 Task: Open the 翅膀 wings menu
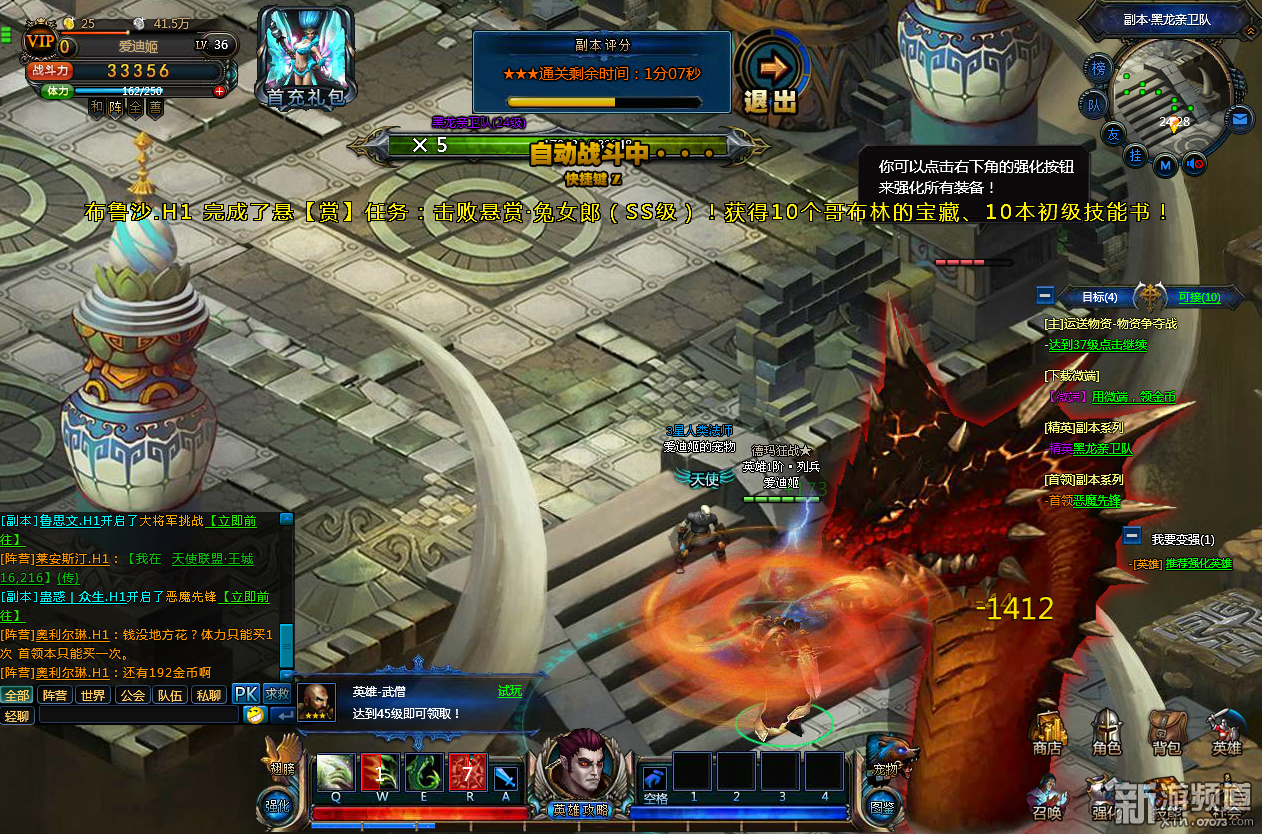point(282,757)
